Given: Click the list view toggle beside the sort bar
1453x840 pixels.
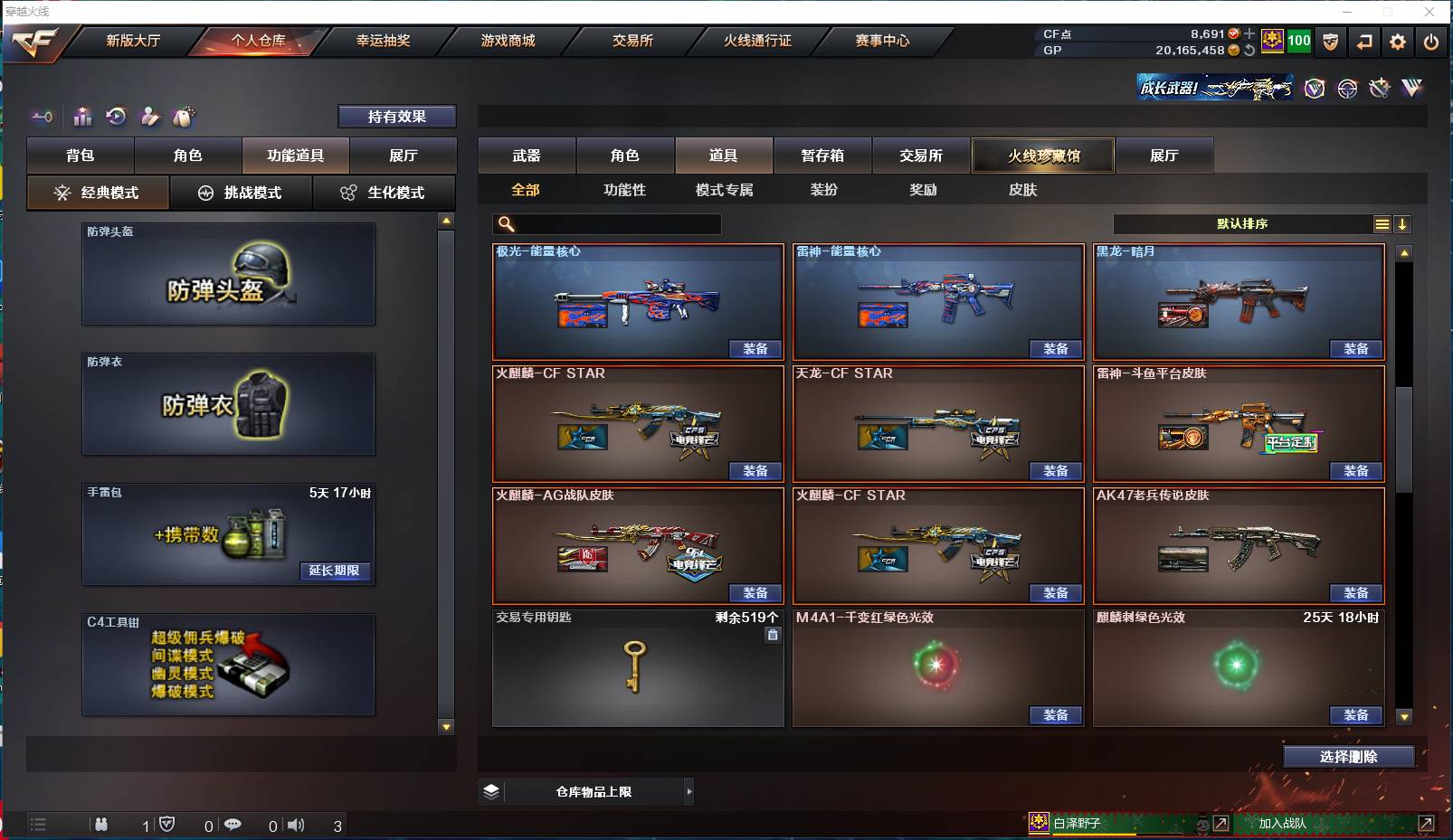Looking at the screenshot, I should pos(1382,223).
